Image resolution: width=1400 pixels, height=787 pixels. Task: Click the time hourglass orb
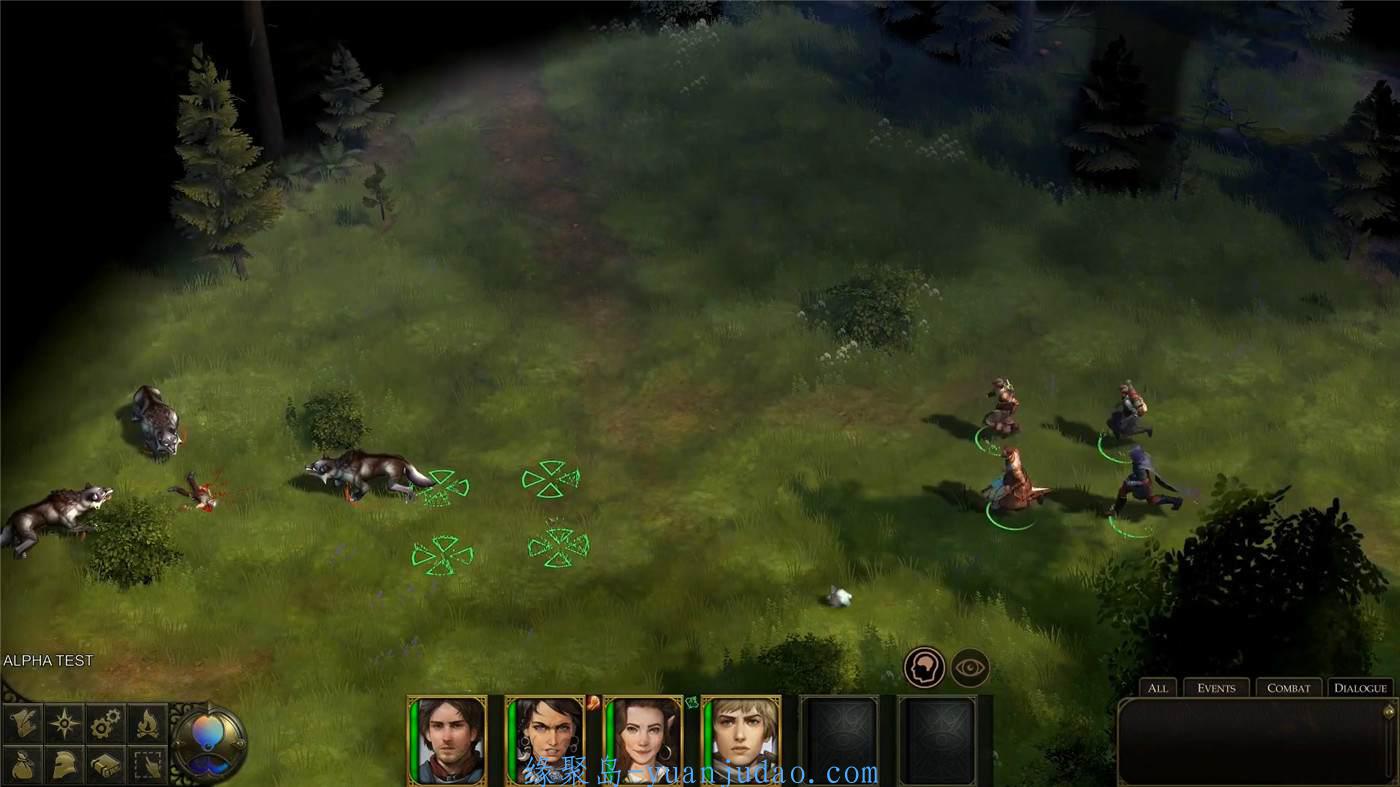coord(208,743)
